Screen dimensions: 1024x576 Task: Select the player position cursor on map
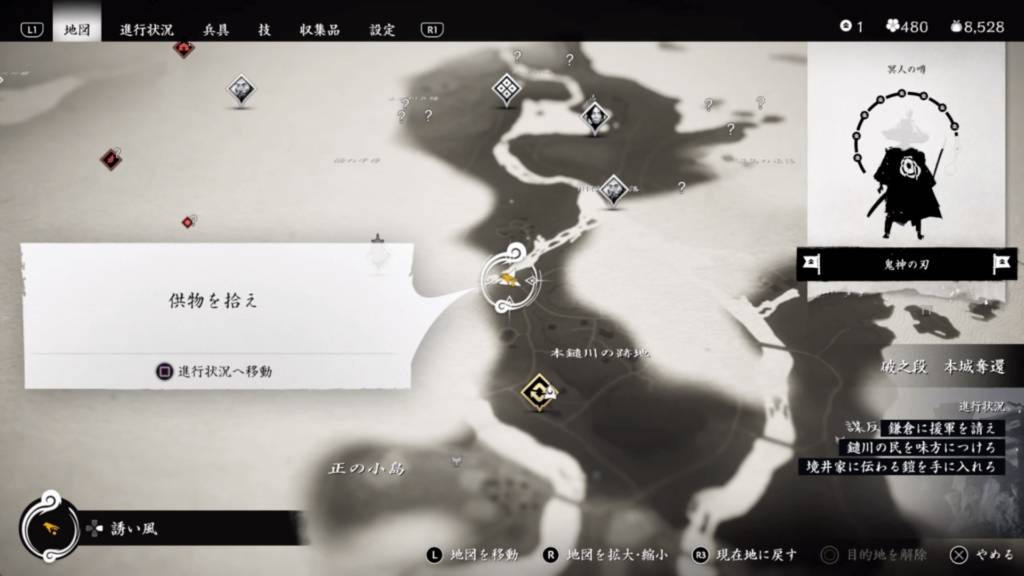[510, 279]
